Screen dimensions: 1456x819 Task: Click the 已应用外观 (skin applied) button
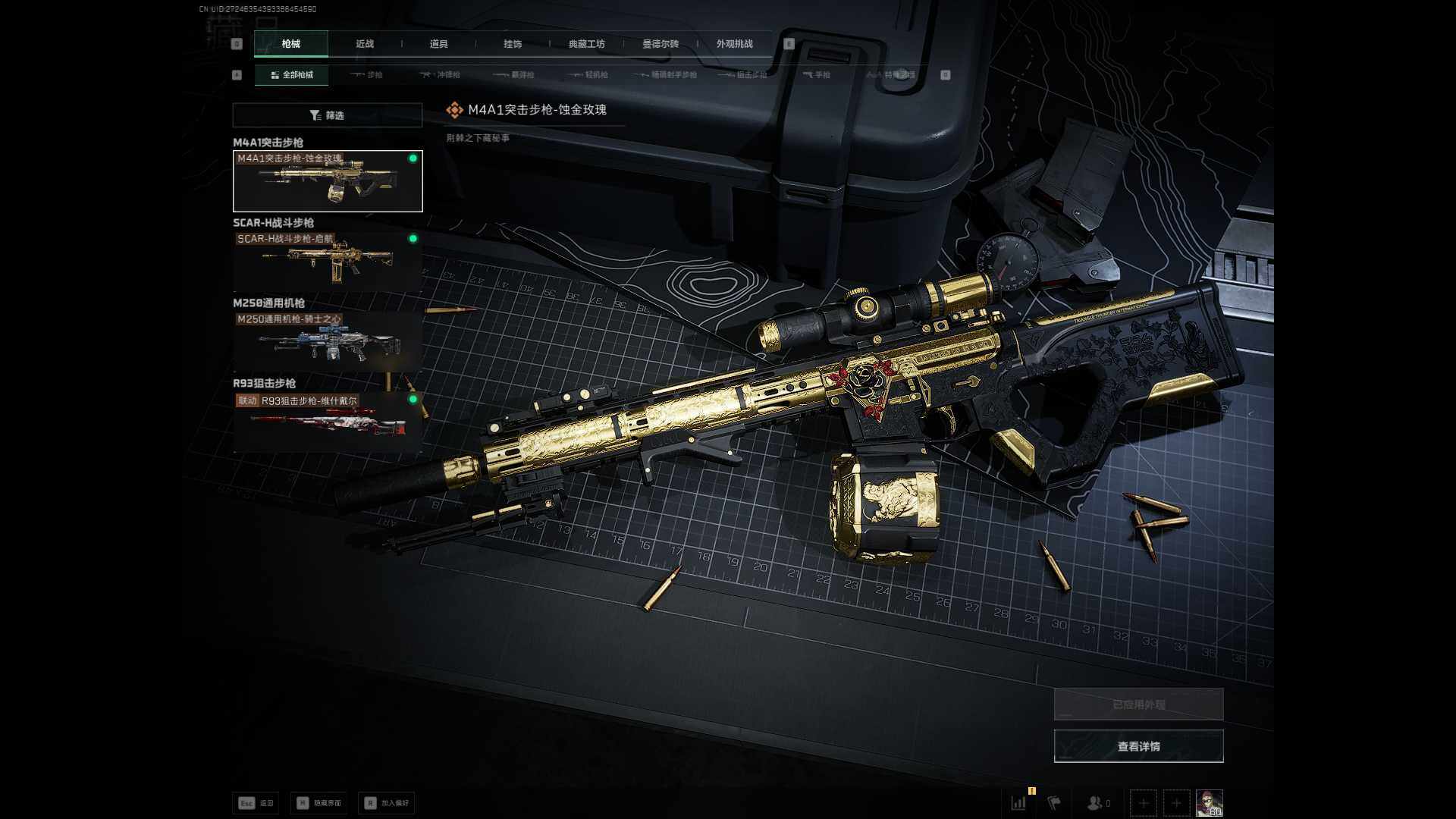pos(1138,704)
